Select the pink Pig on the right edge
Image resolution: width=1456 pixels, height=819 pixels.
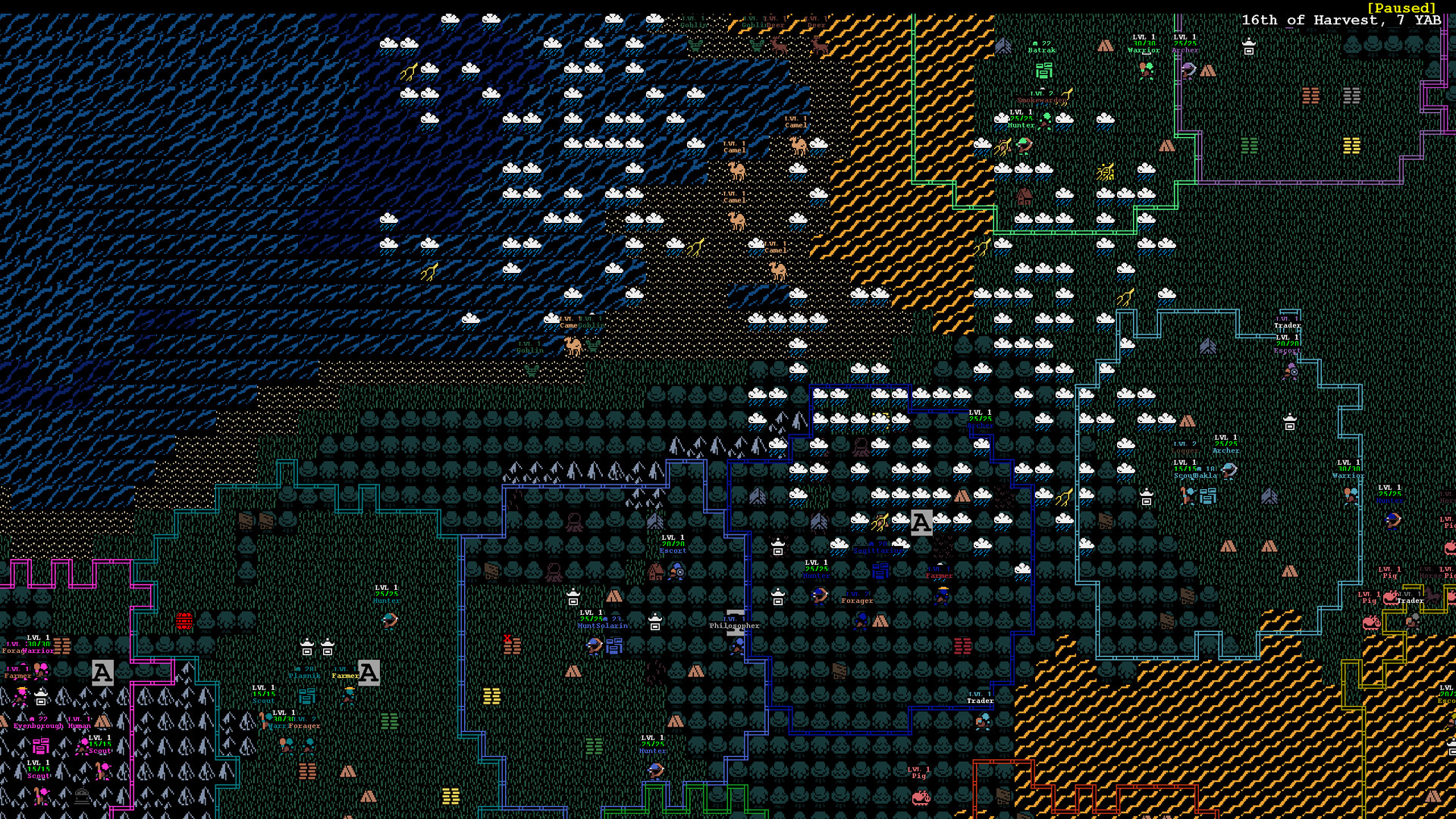[1391, 598]
